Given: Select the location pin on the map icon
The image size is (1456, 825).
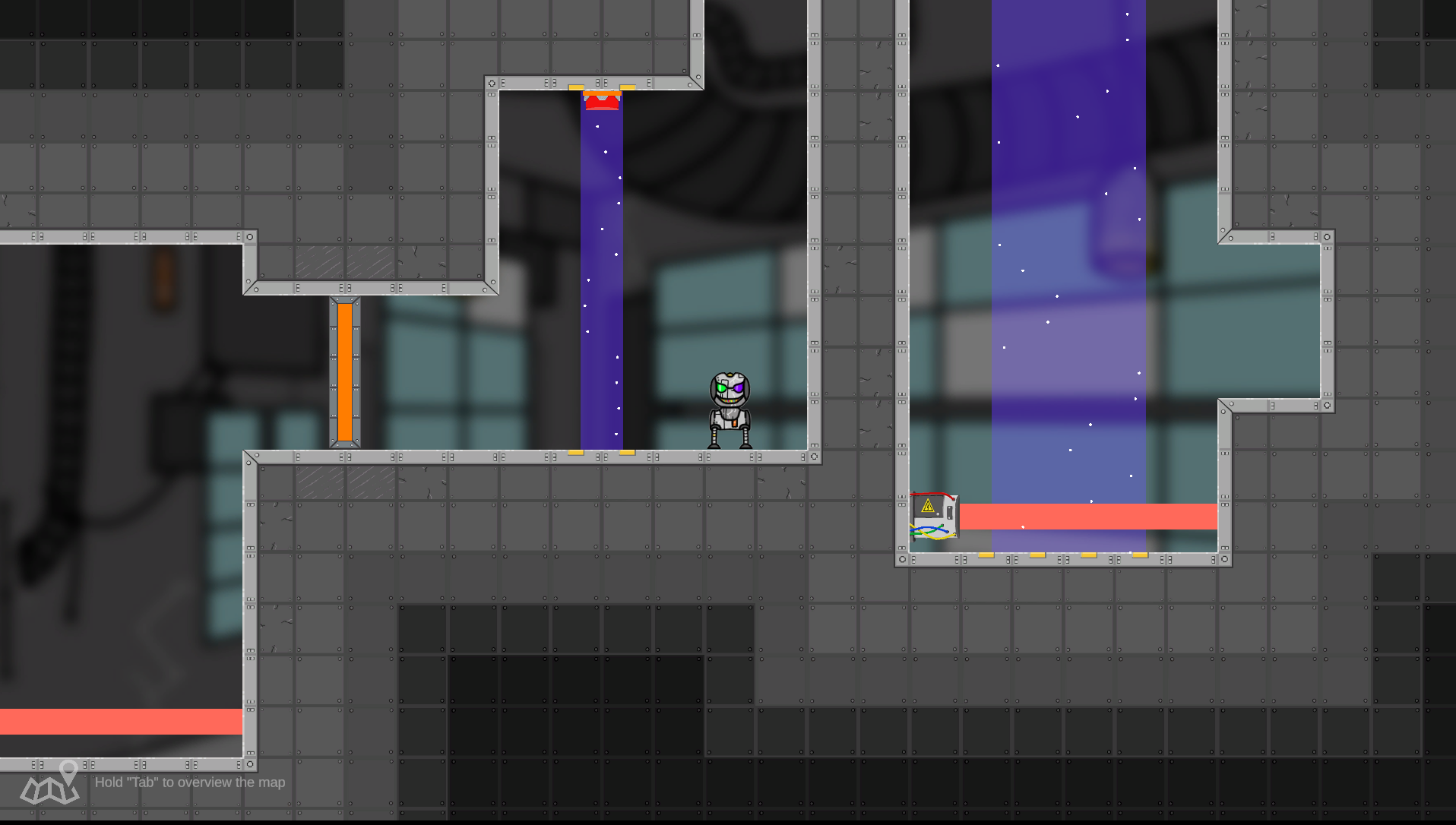Looking at the screenshot, I should pyautogui.click(x=70, y=769).
